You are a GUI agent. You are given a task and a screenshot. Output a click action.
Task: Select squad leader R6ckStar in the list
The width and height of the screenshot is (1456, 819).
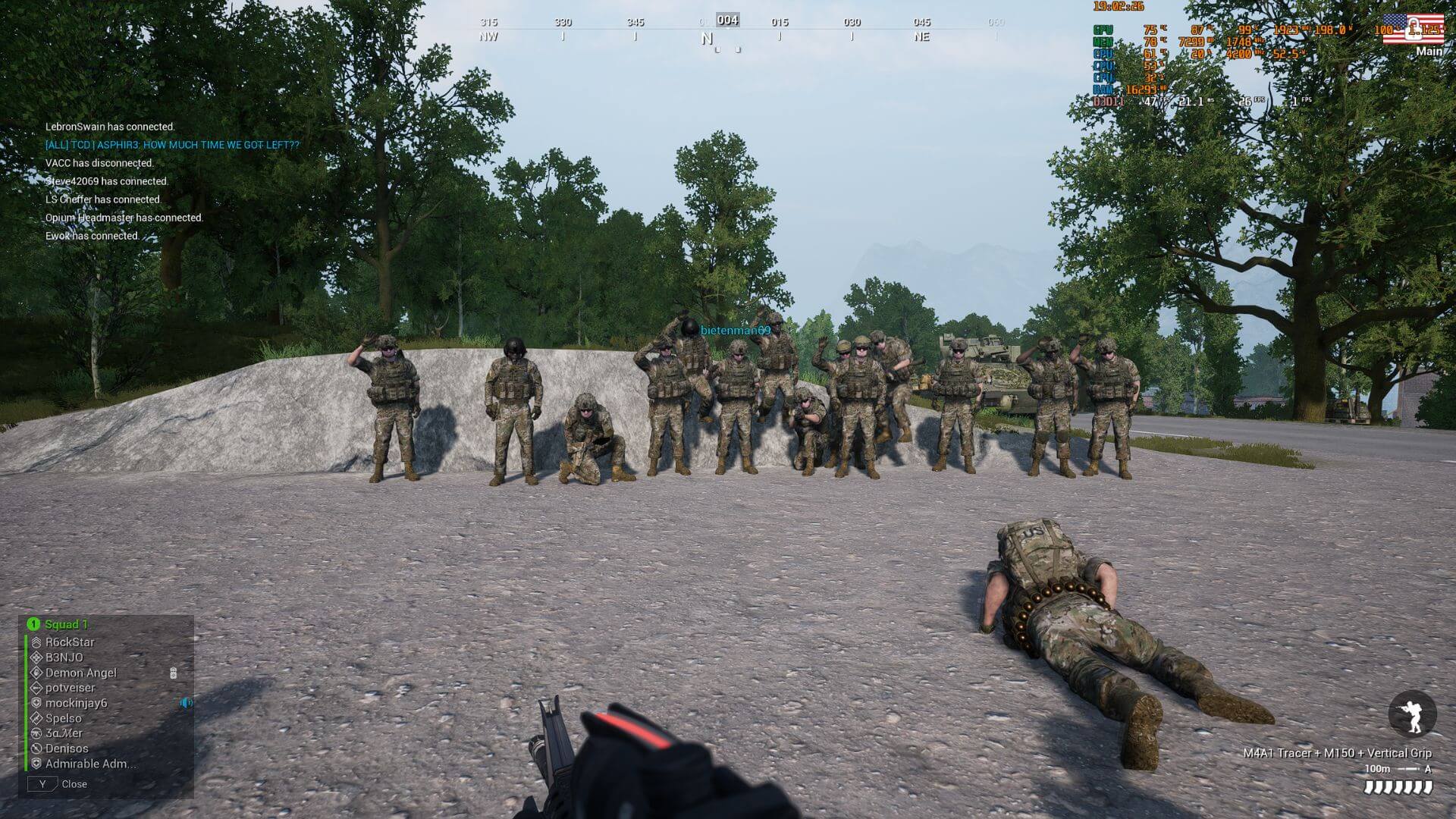[70, 642]
